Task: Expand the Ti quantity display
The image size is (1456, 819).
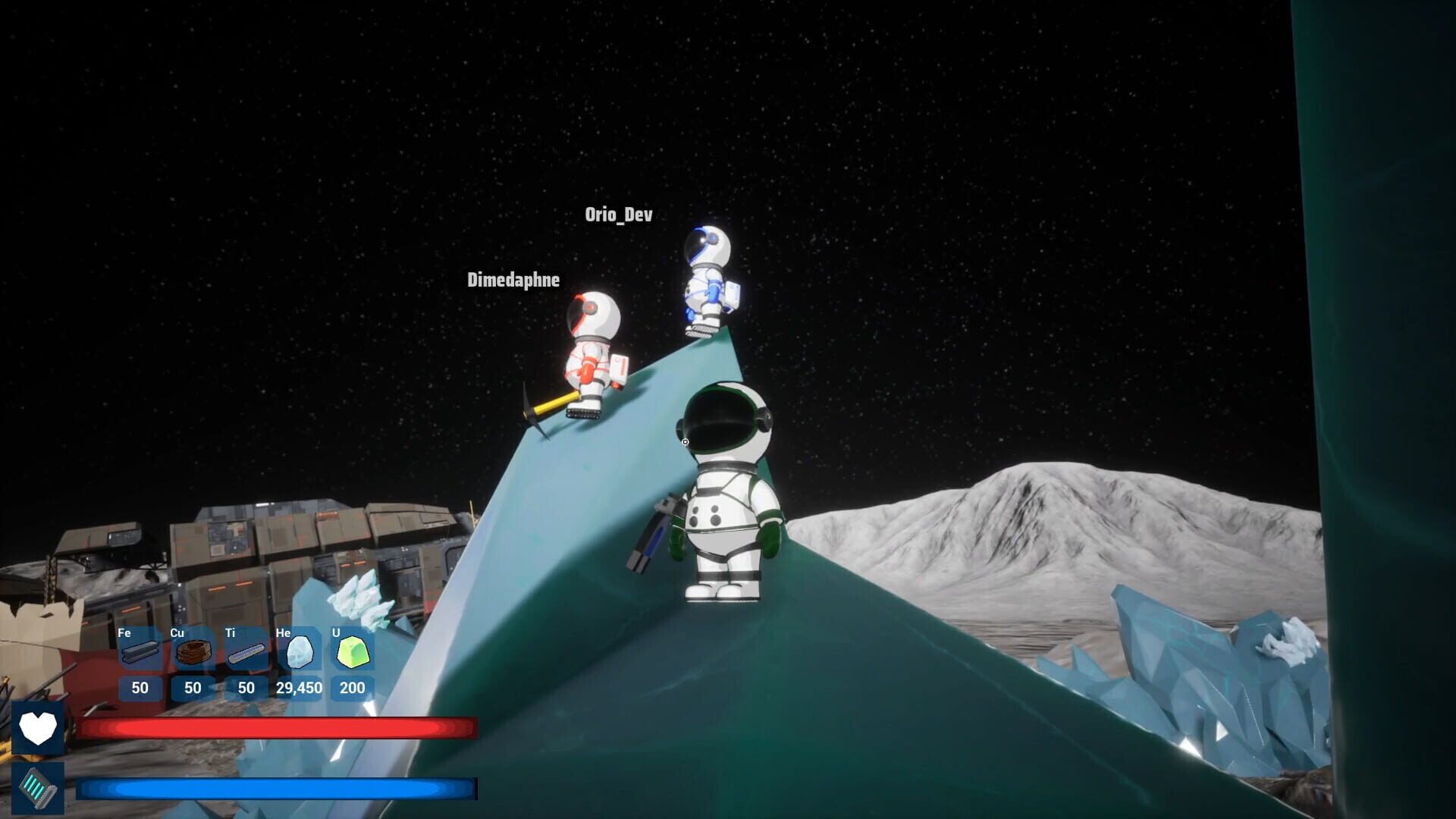Action: pyautogui.click(x=245, y=689)
